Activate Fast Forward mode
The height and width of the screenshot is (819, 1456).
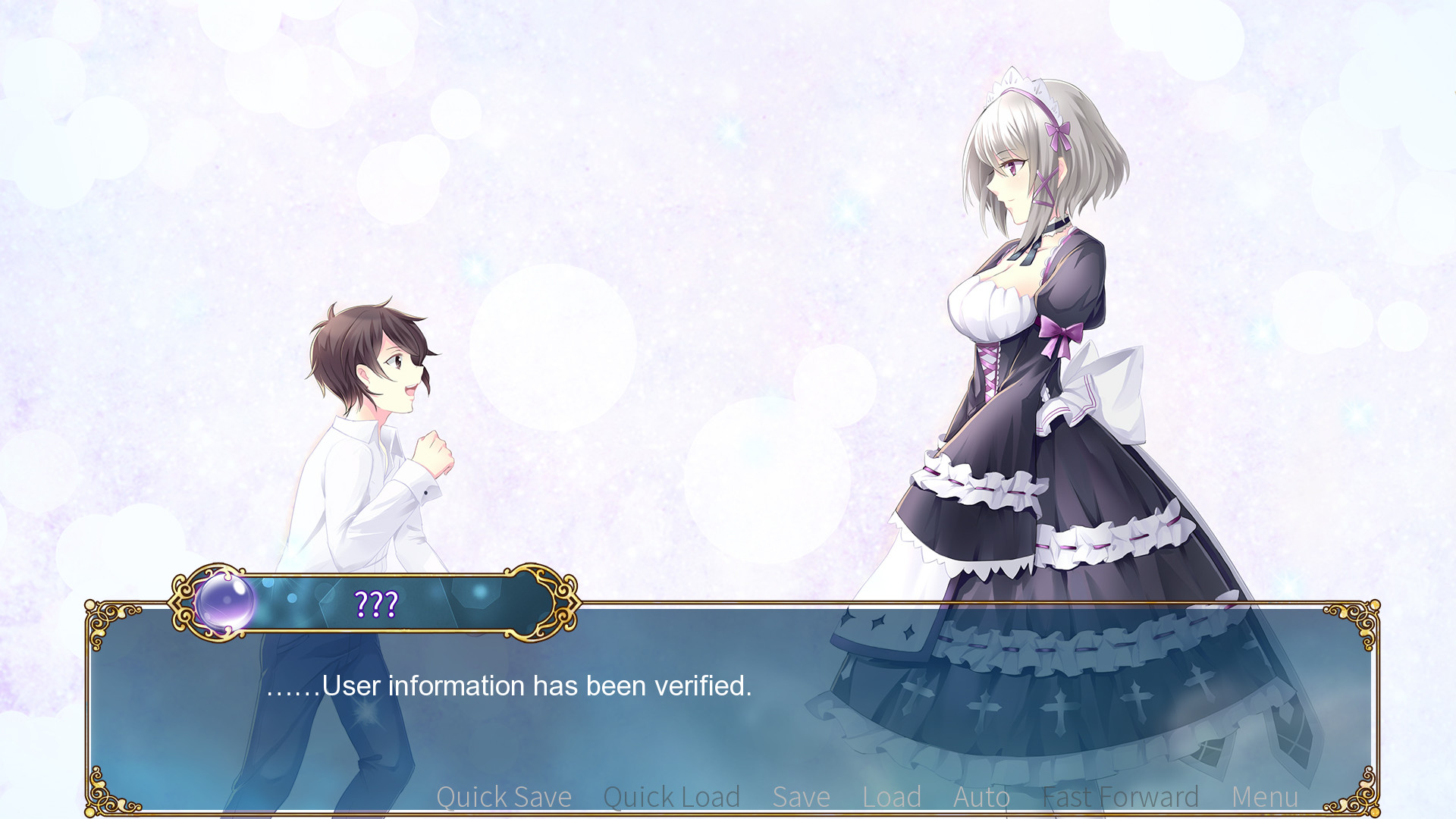point(1120,797)
